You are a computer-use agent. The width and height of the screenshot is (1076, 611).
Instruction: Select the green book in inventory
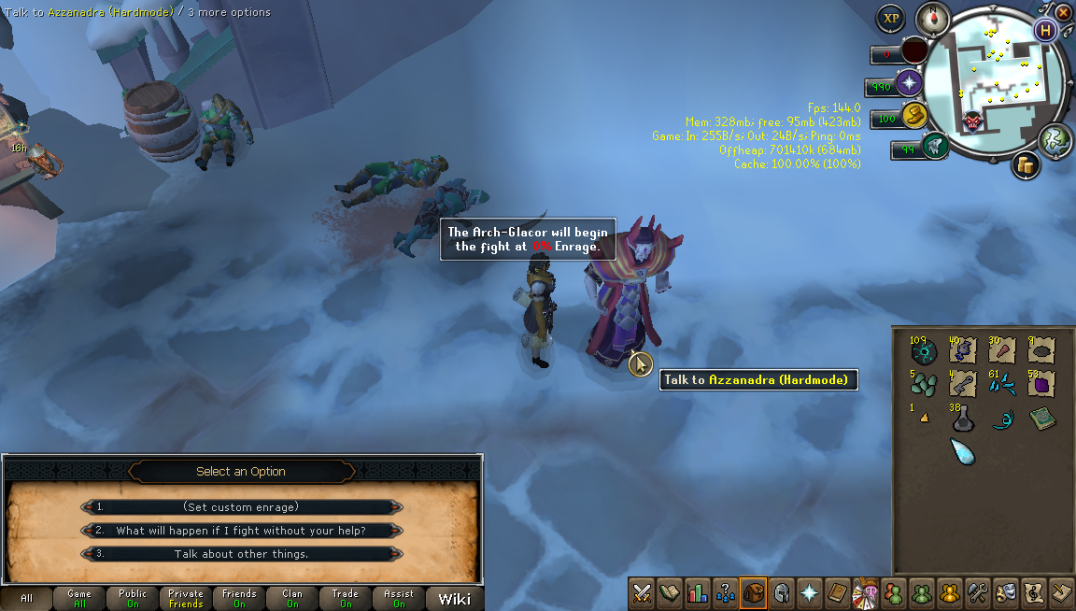[1040, 418]
